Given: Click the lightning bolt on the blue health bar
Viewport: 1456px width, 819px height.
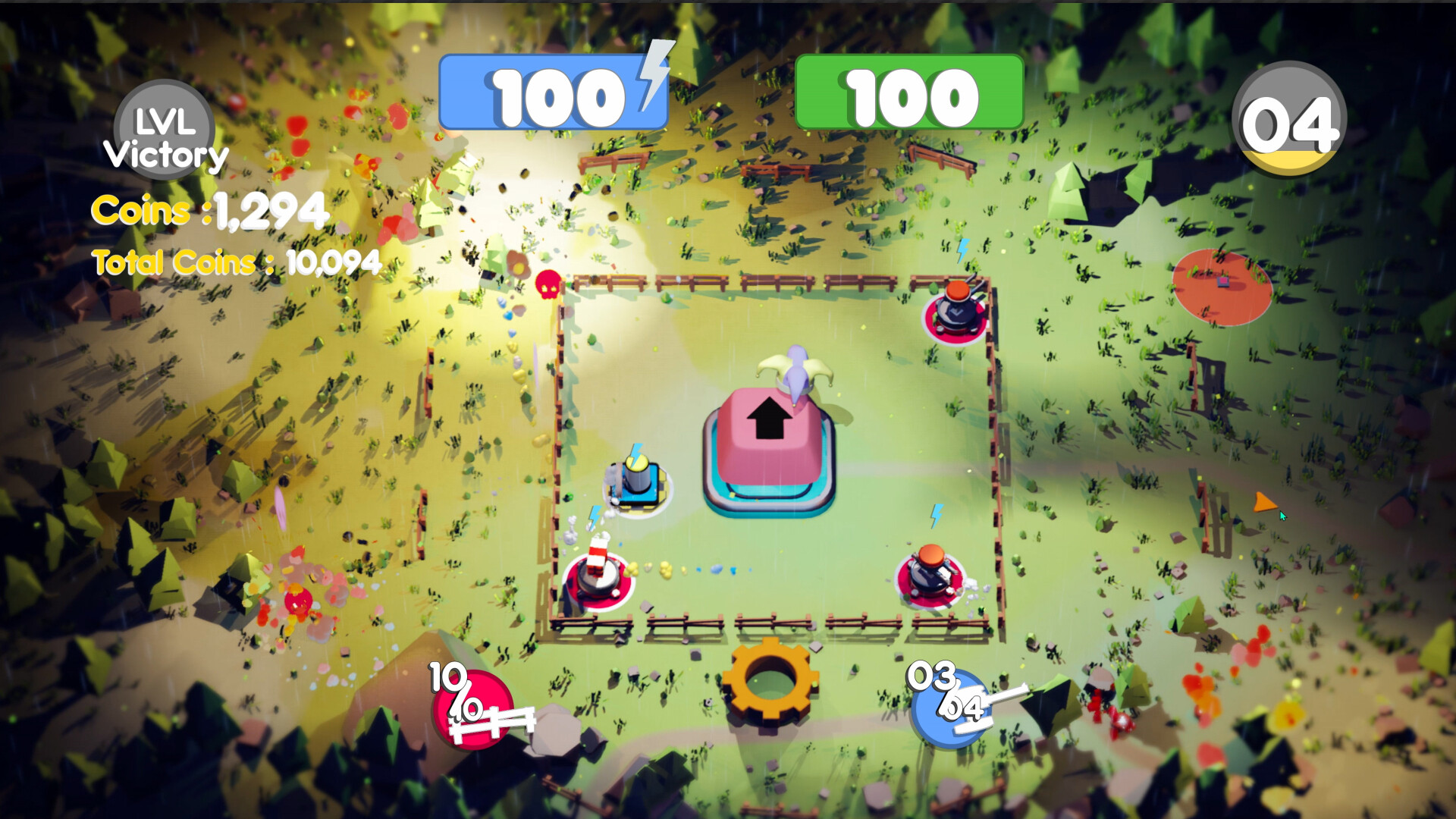Looking at the screenshot, I should pos(651,78).
